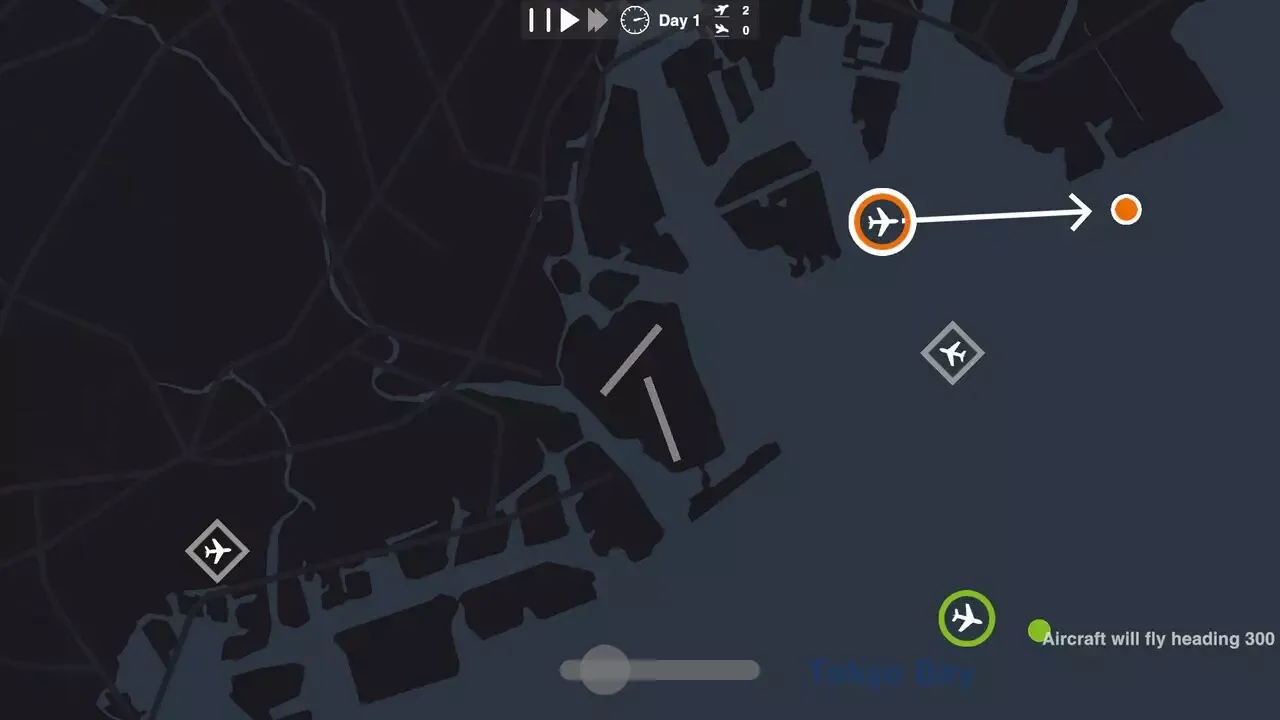Screen dimensions: 1280x720
Task: Click the Day 1 label
Action: pos(678,20)
